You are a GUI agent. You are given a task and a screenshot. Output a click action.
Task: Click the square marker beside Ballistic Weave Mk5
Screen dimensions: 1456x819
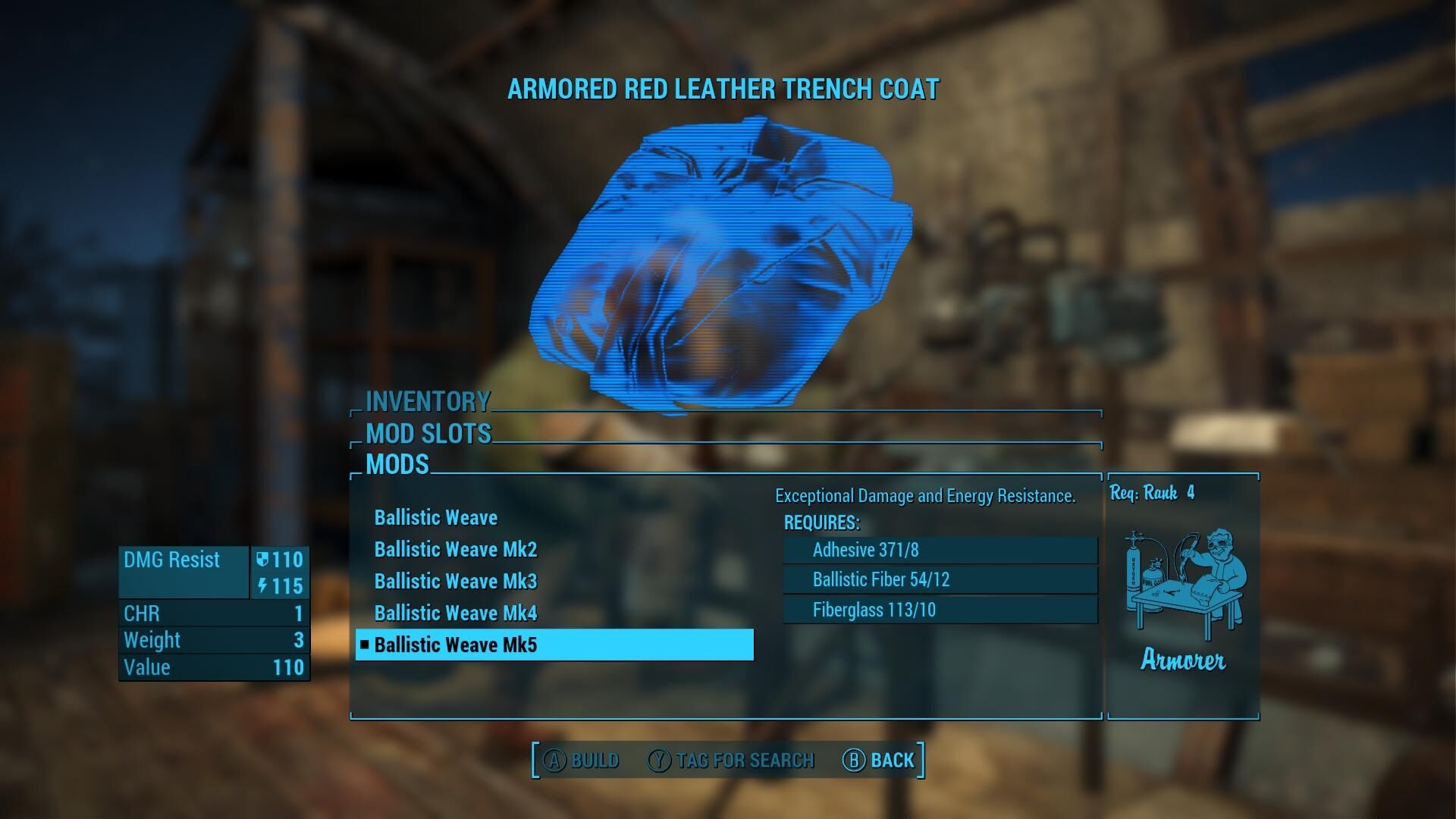click(x=366, y=645)
